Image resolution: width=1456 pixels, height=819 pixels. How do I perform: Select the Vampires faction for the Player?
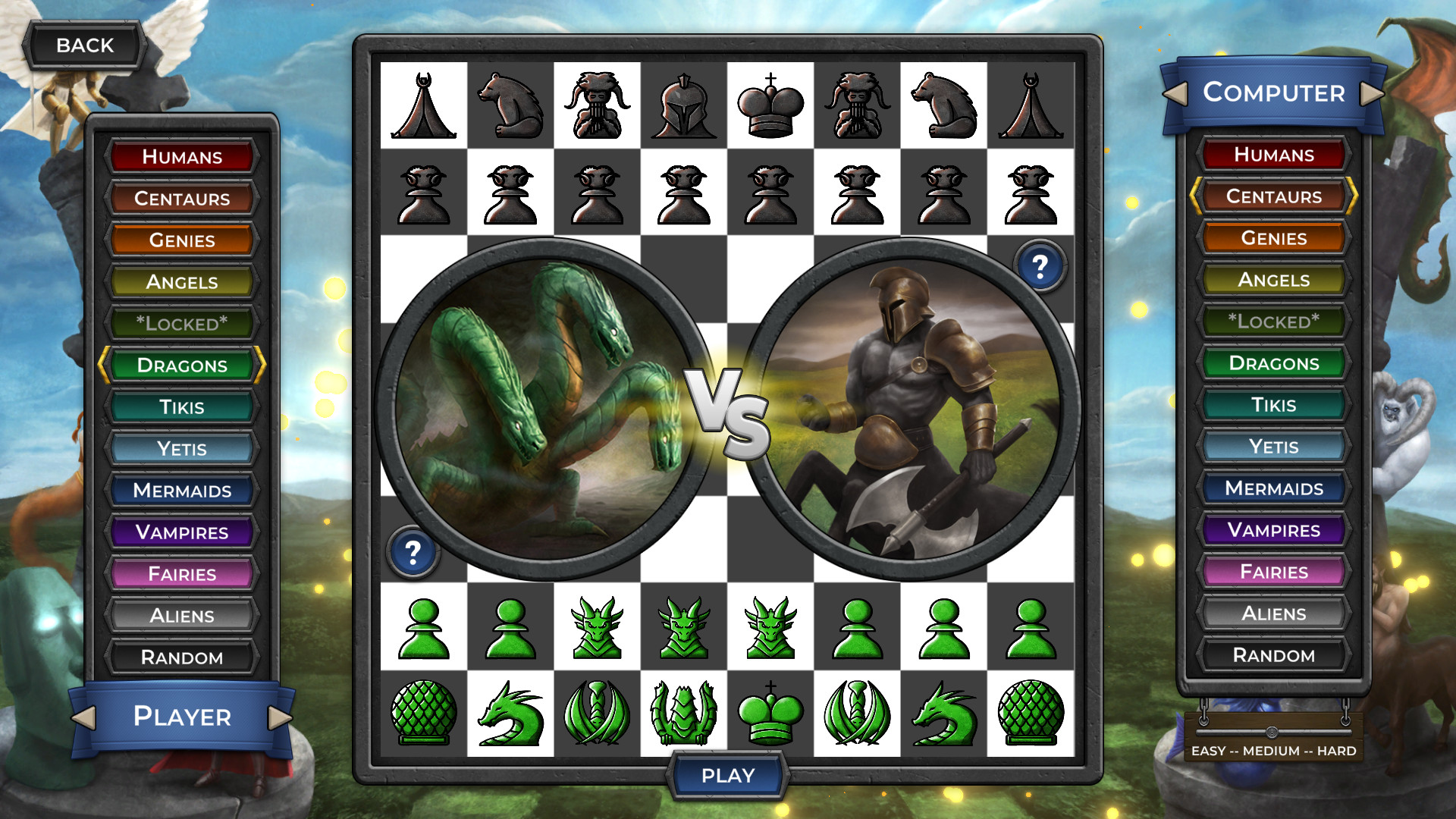[x=182, y=532]
